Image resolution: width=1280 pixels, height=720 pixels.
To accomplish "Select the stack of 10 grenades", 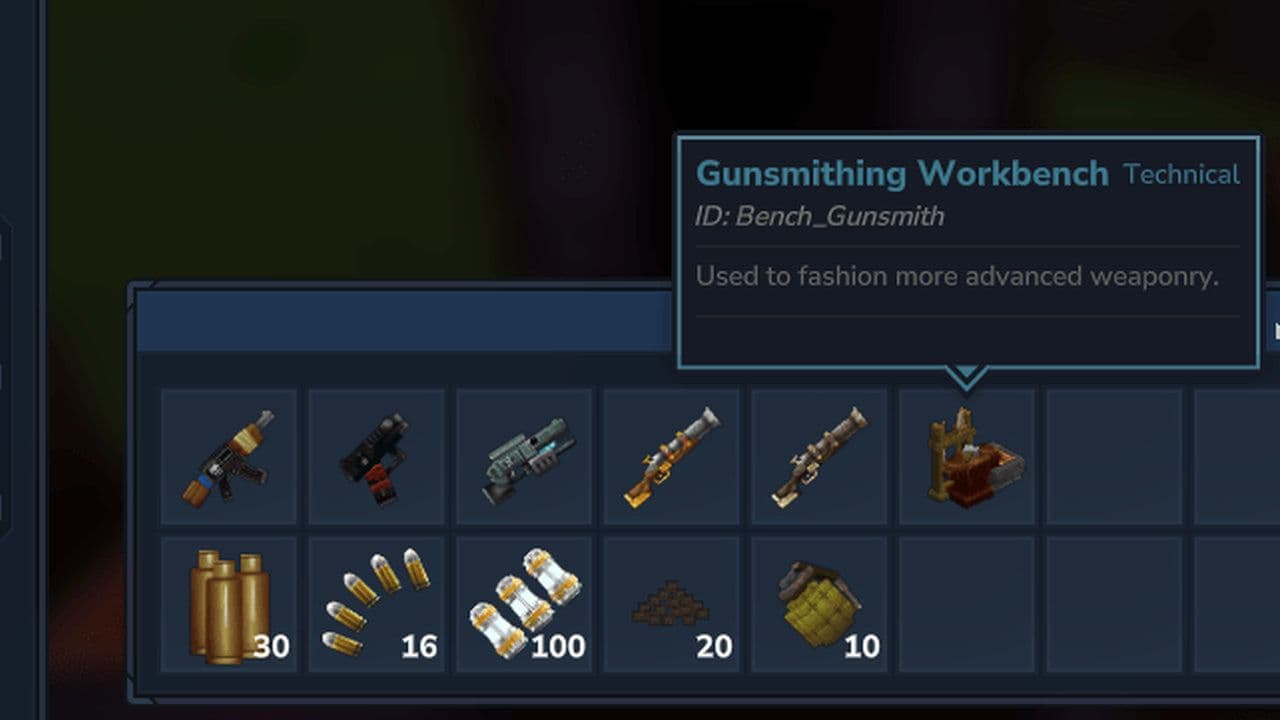I will pos(818,602).
